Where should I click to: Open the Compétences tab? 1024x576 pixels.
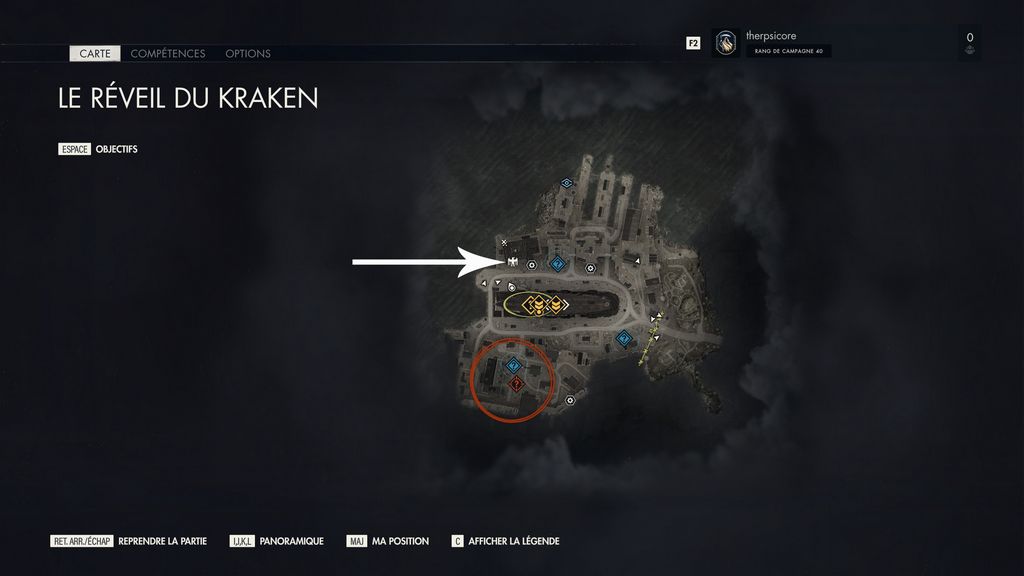tap(168, 54)
